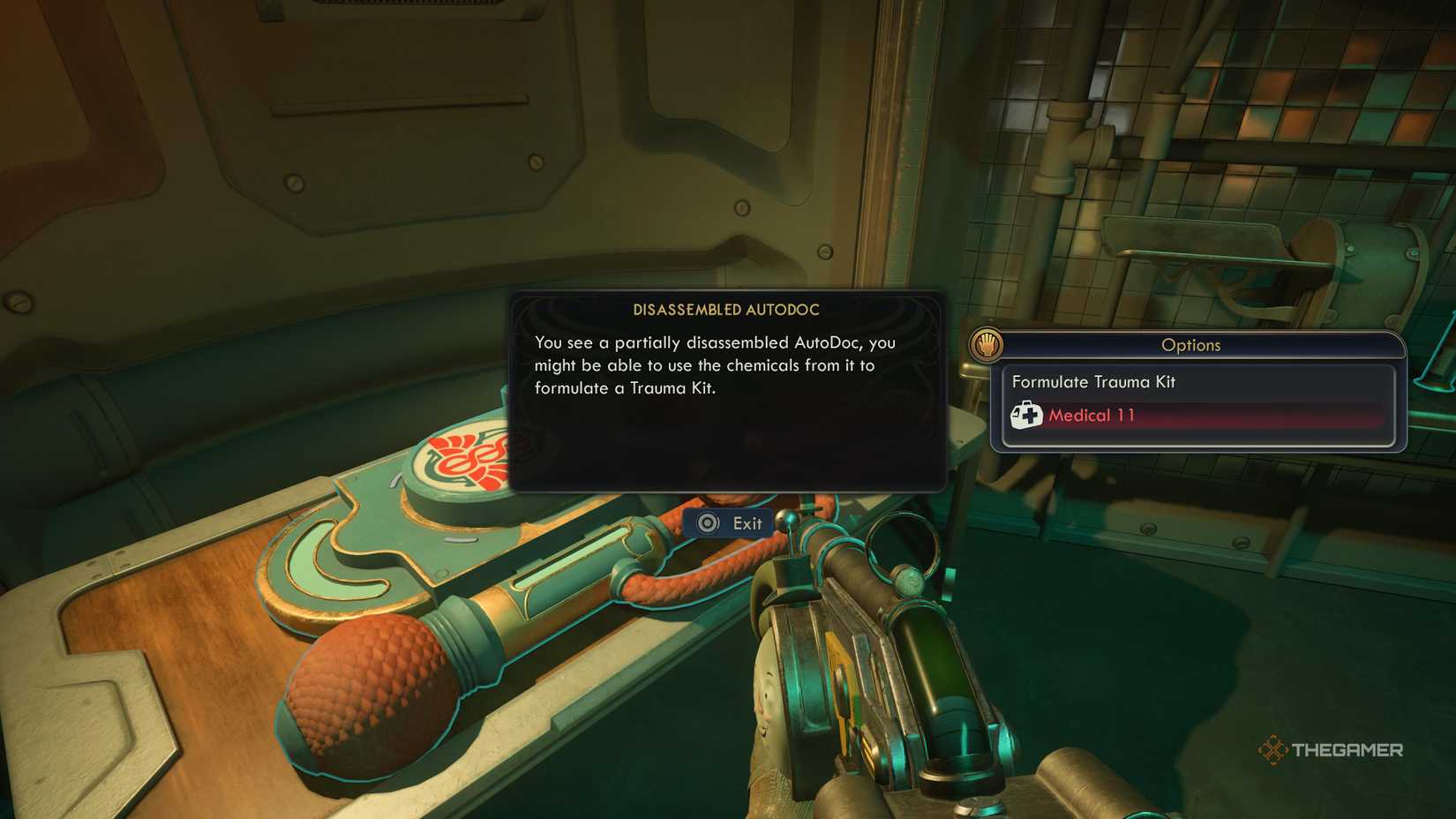Click the gold emblem on the icon medallion
The height and width of the screenshot is (819, 1456).
click(x=987, y=344)
